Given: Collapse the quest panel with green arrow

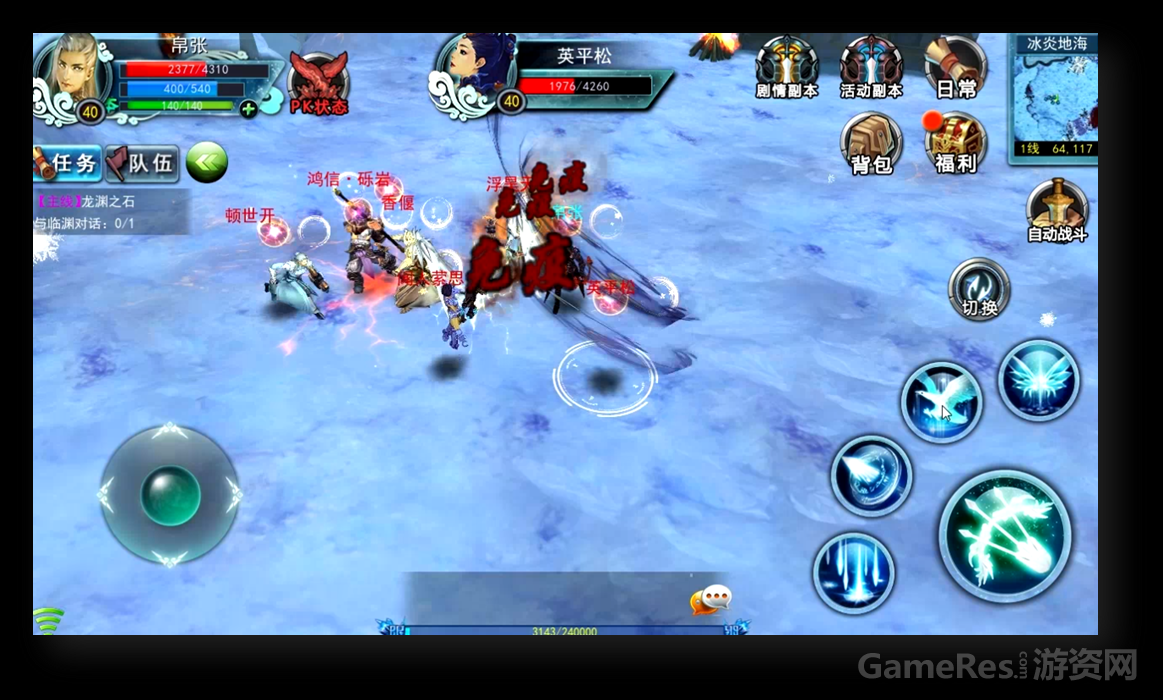Looking at the screenshot, I should coord(206,161).
